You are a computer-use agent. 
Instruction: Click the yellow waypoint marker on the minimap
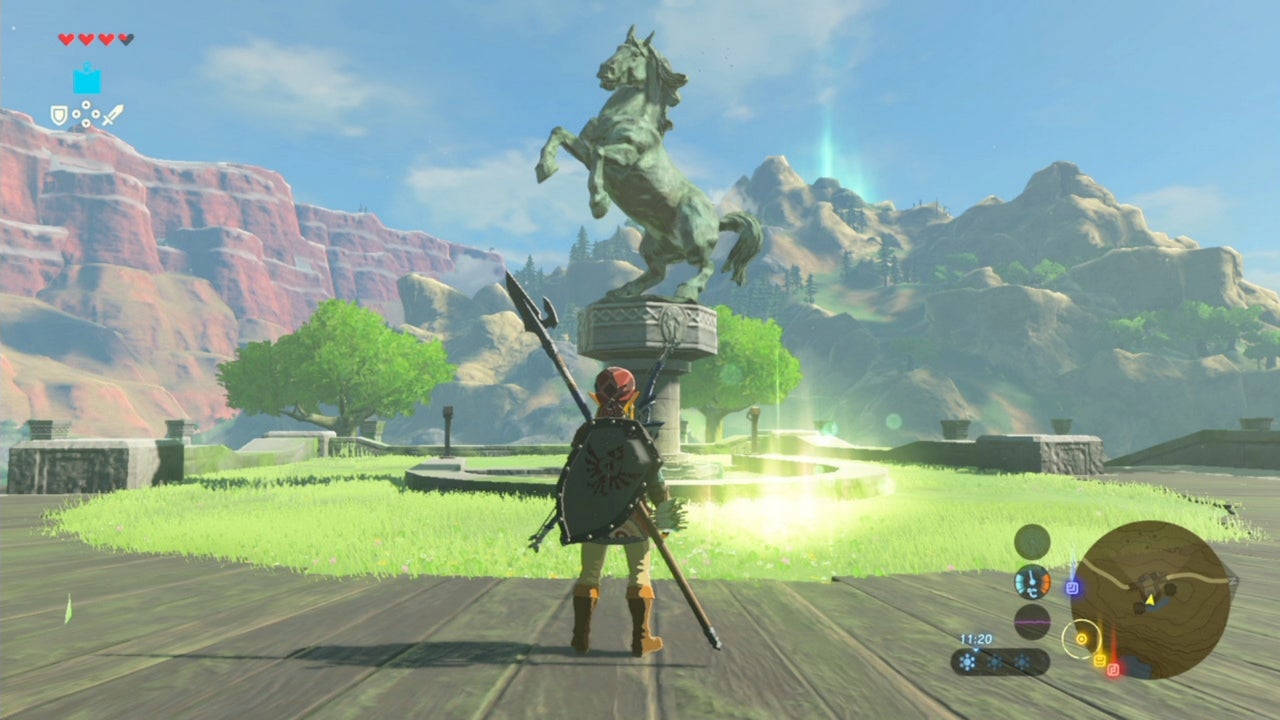pos(1099,657)
